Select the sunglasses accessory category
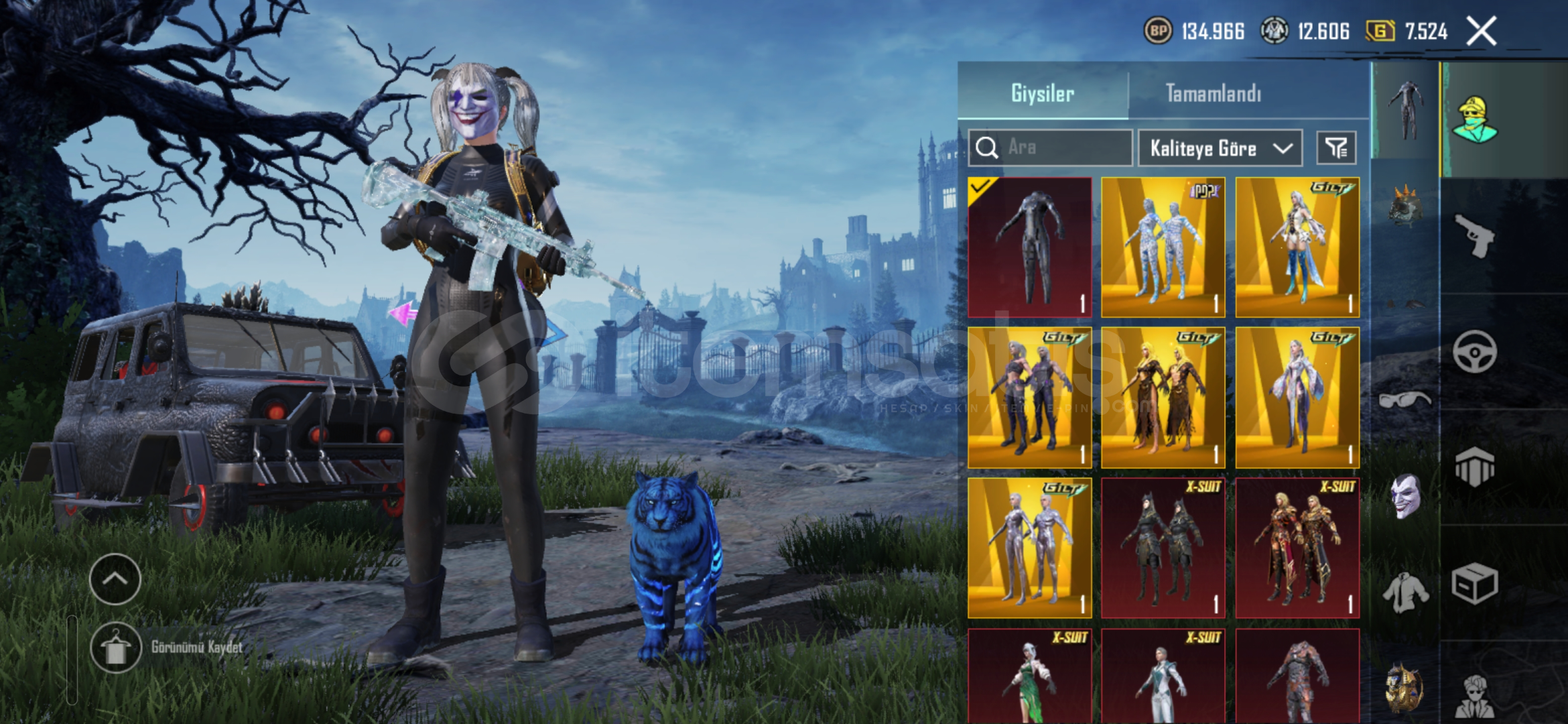The height and width of the screenshot is (724, 1568). (1404, 400)
